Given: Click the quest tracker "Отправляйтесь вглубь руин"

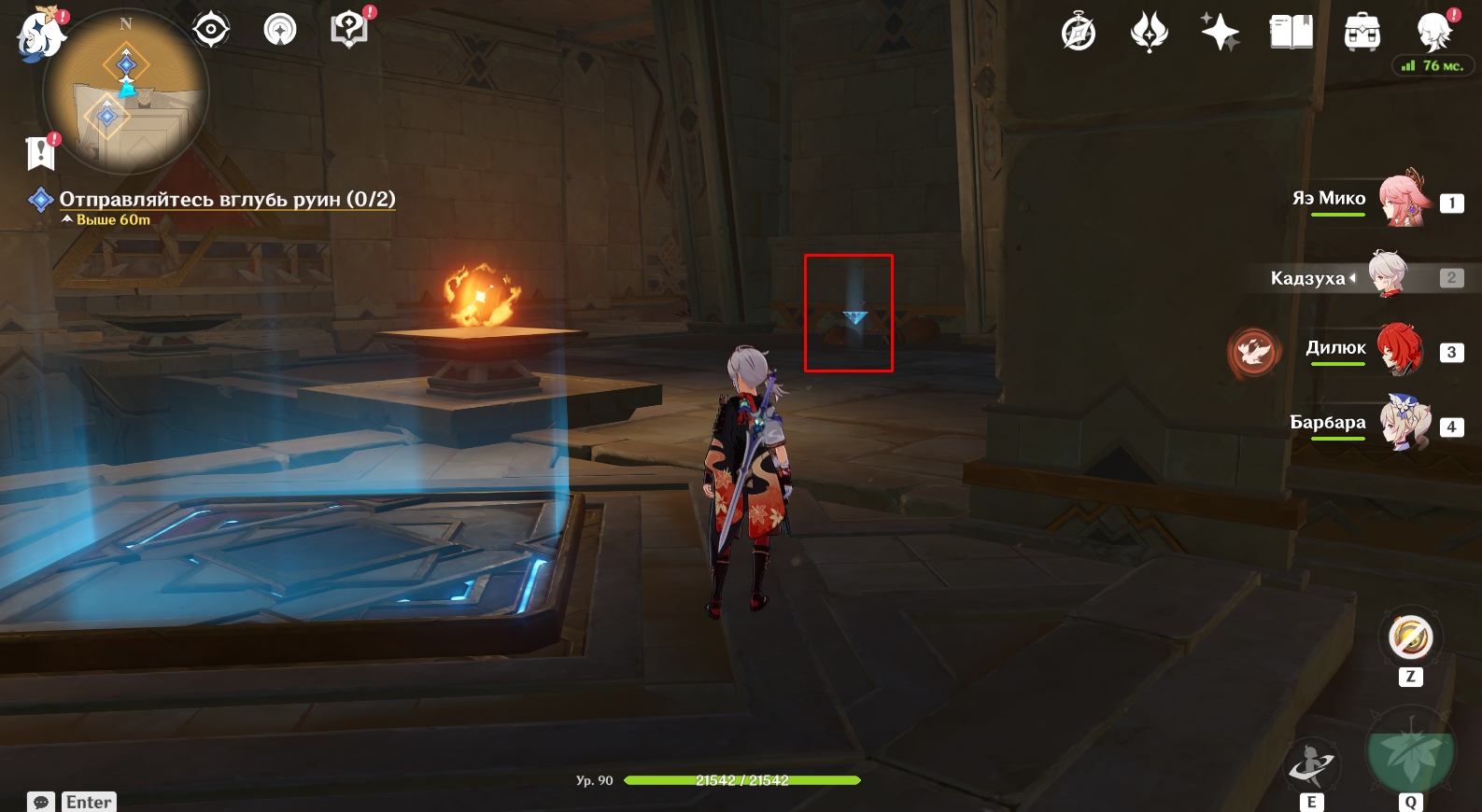Looking at the screenshot, I should click(x=227, y=199).
